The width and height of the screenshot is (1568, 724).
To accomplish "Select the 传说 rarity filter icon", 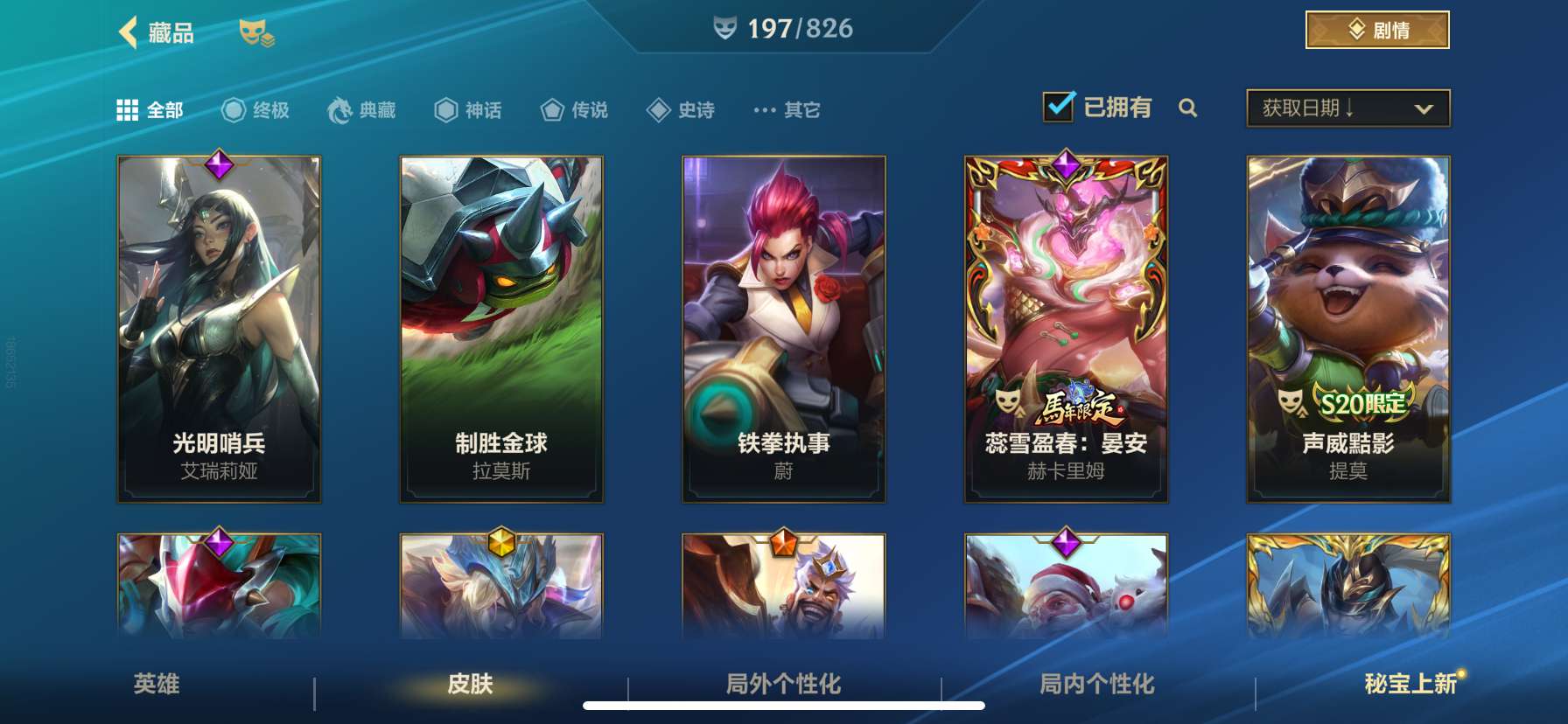I will (x=551, y=109).
